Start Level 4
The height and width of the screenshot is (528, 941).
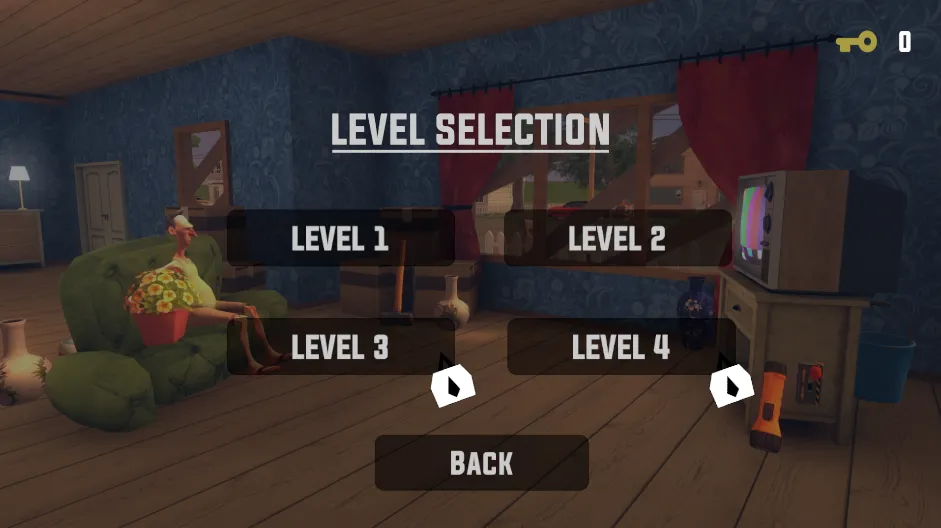[620, 347]
